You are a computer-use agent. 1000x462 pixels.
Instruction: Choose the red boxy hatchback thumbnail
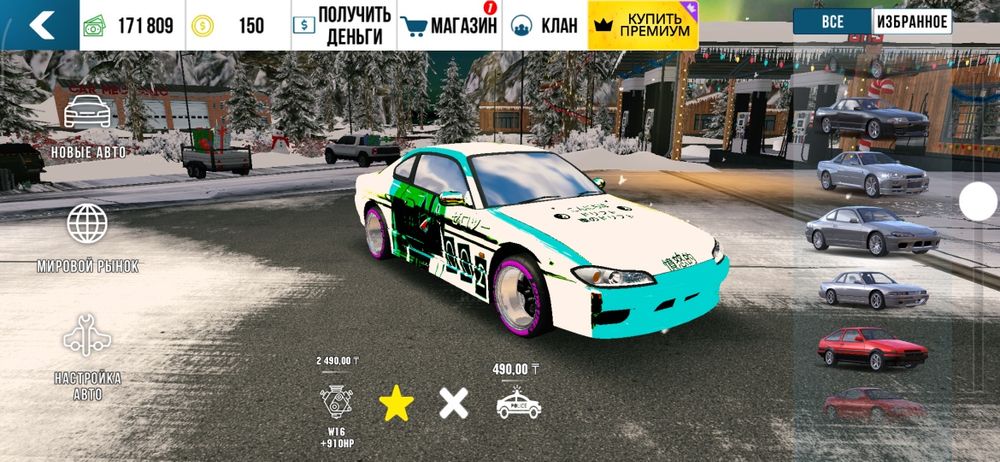tap(868, 346)
